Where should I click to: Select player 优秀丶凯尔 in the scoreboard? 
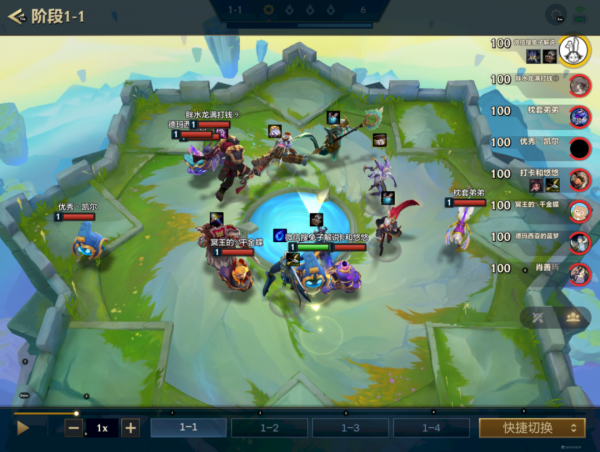(578, 148)
